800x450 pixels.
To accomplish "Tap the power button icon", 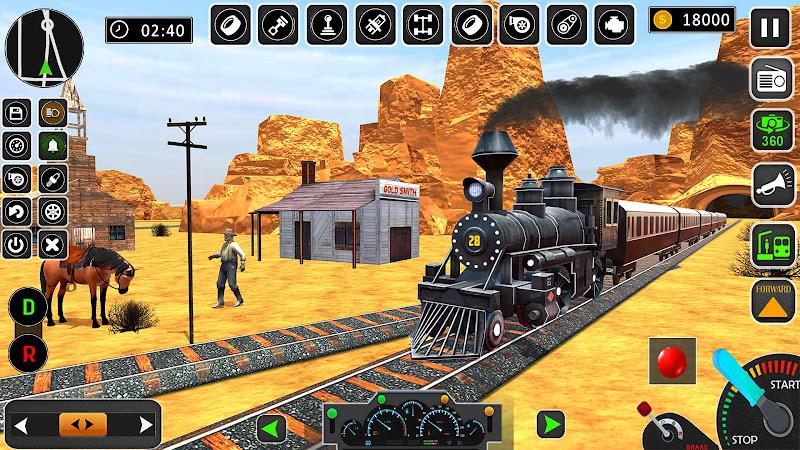I will pyautogui.click(x=17, y=242).
